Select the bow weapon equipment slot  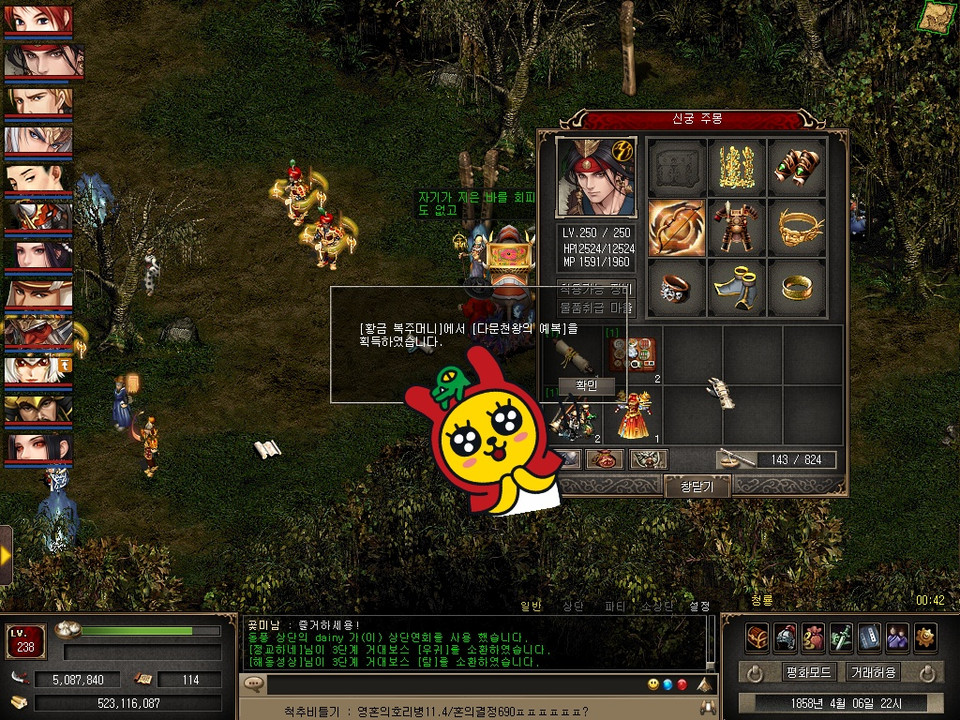click(677, 228)
